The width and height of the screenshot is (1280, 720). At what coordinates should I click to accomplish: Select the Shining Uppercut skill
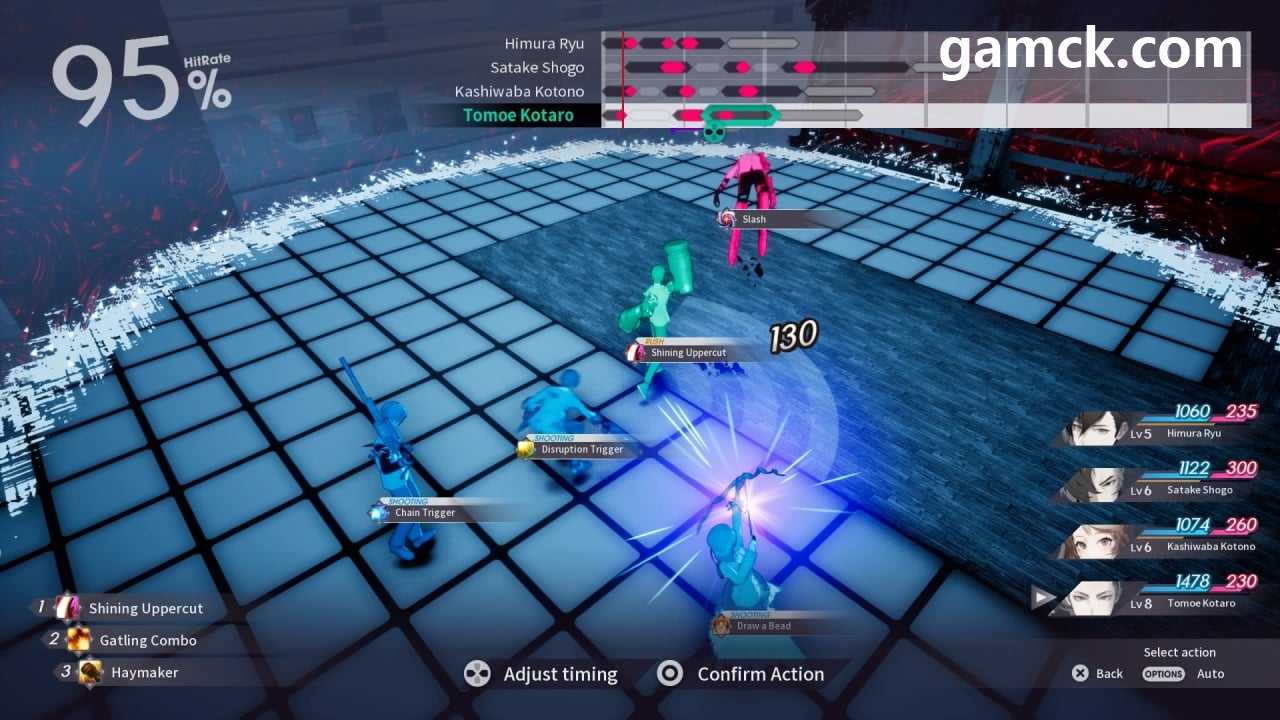click(144, 608)
